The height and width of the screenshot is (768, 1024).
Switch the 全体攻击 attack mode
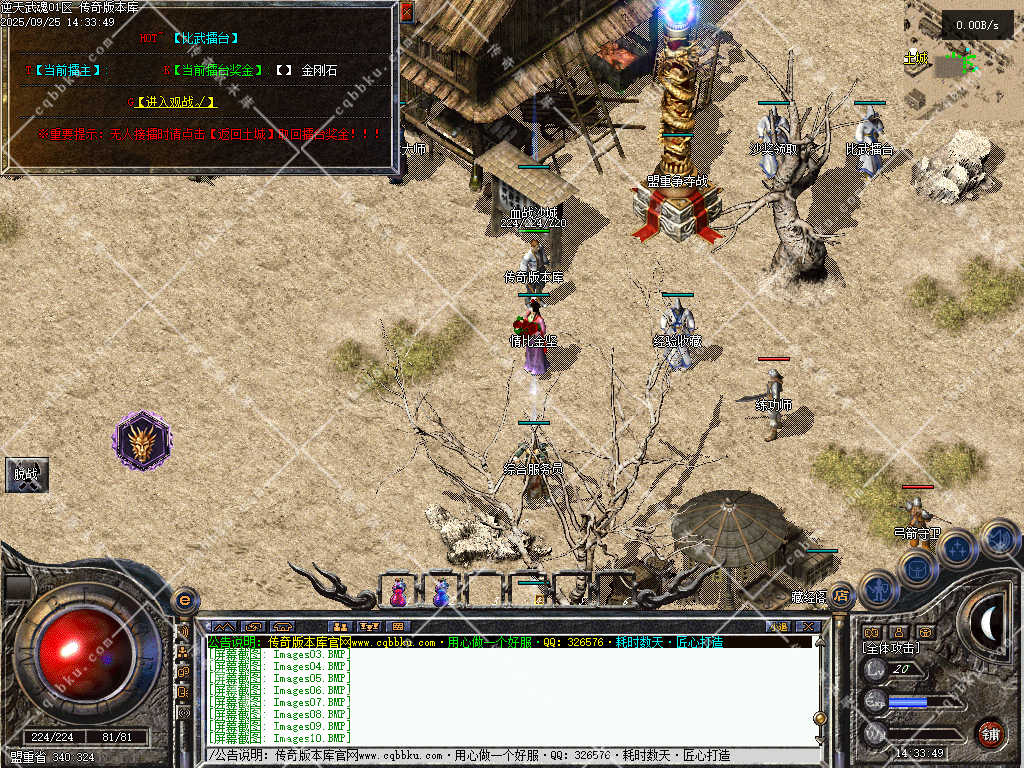coord(890,648)
